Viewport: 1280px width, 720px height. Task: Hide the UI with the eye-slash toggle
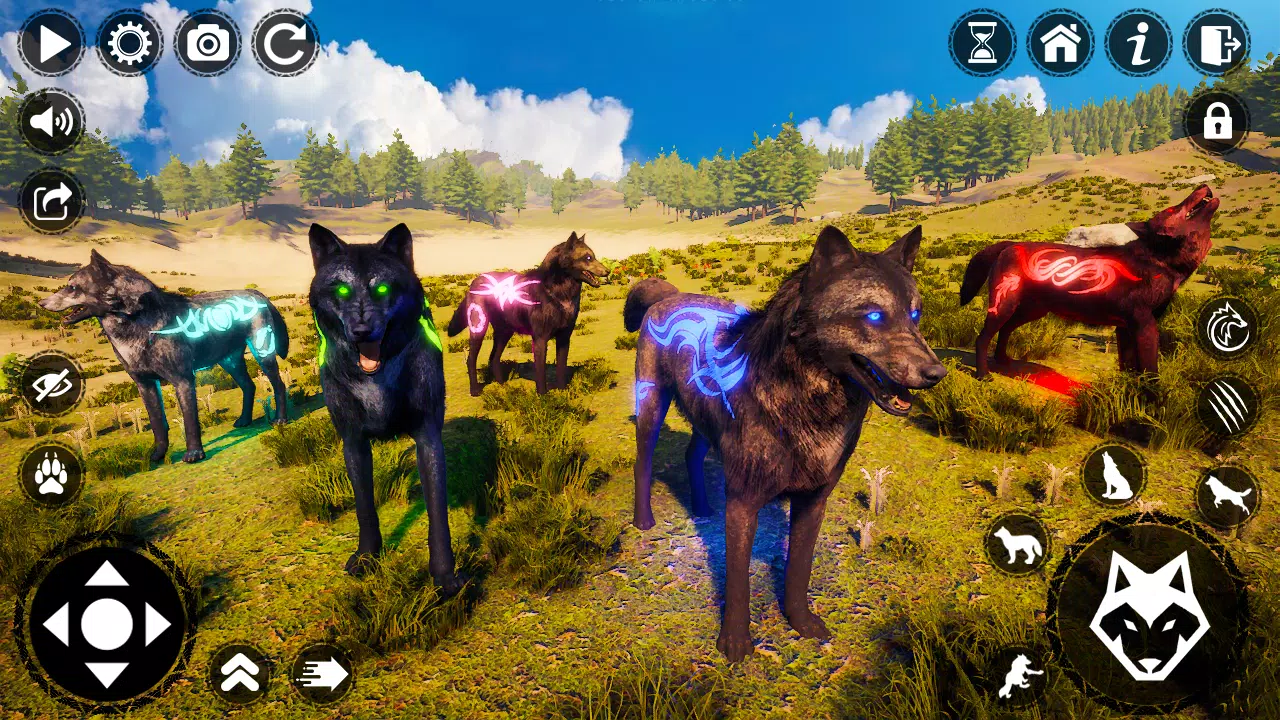tap(50, 385)
